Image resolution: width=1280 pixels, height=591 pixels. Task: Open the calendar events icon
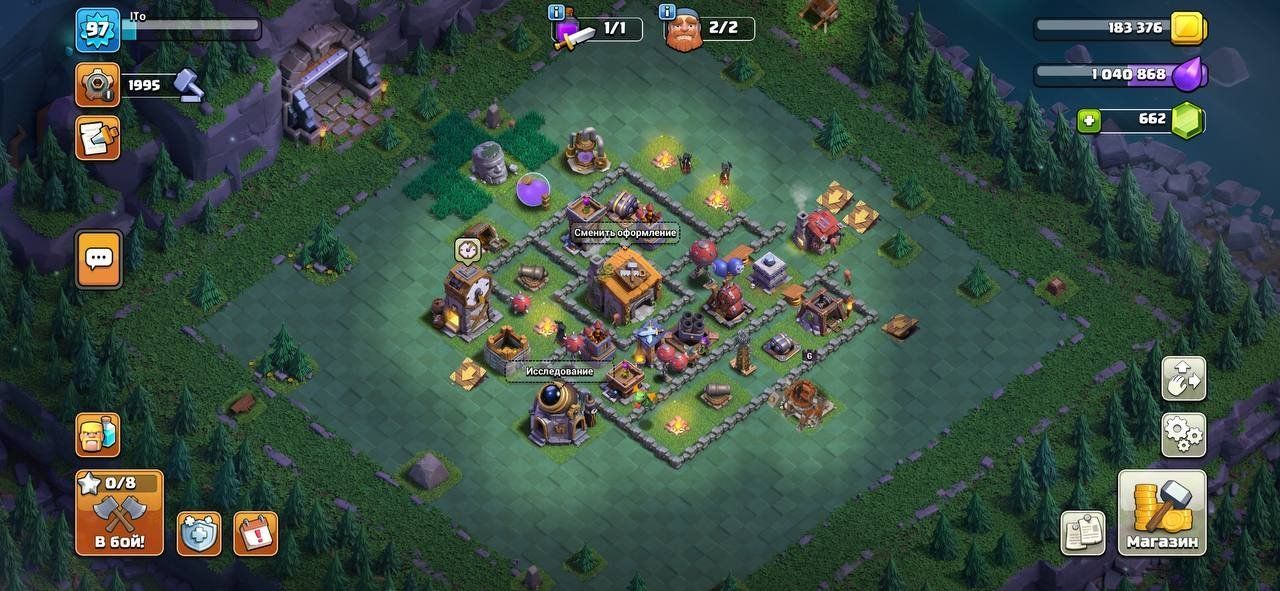[x=255, y=533]
